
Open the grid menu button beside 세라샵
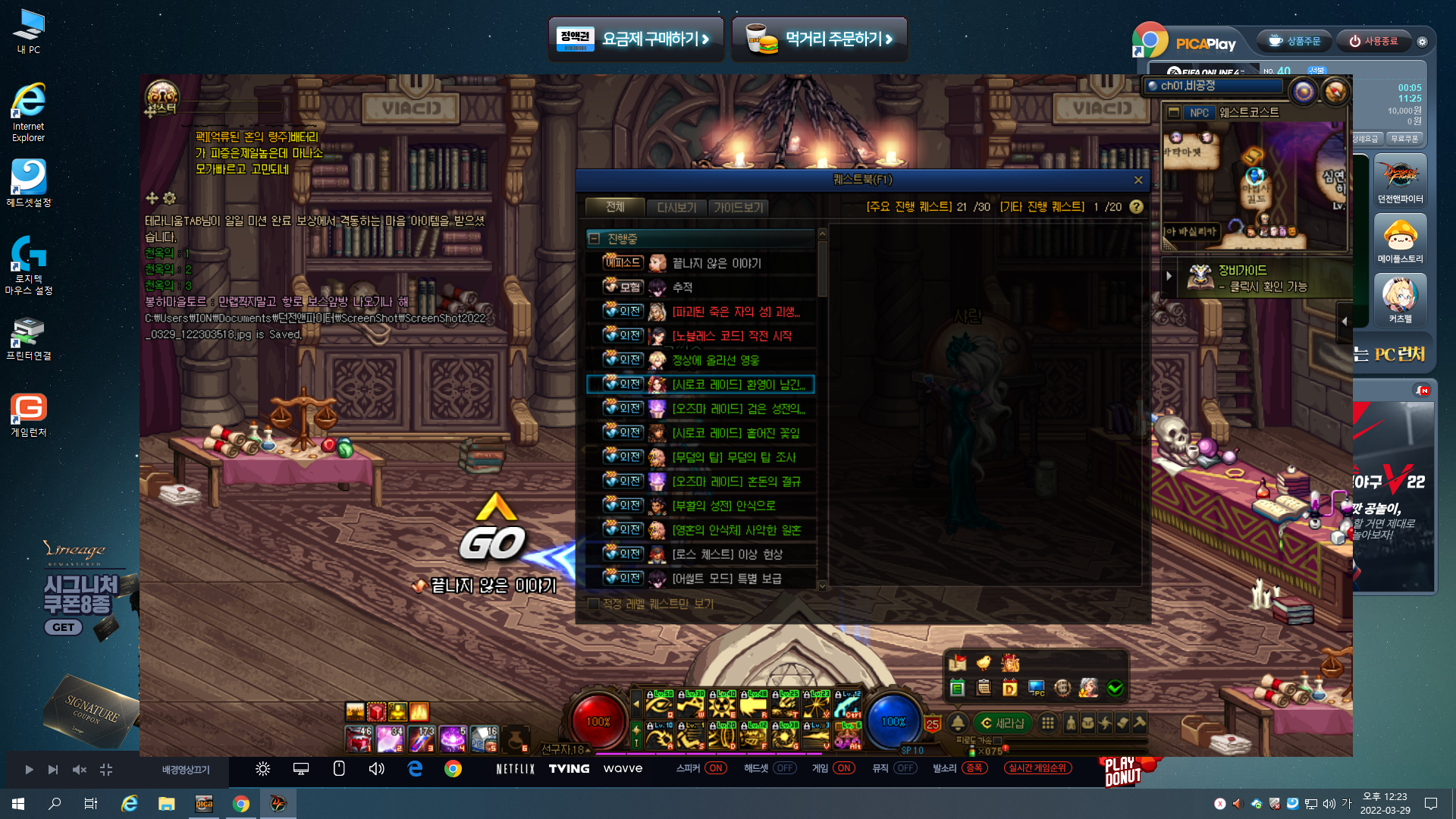point(1048,723)
